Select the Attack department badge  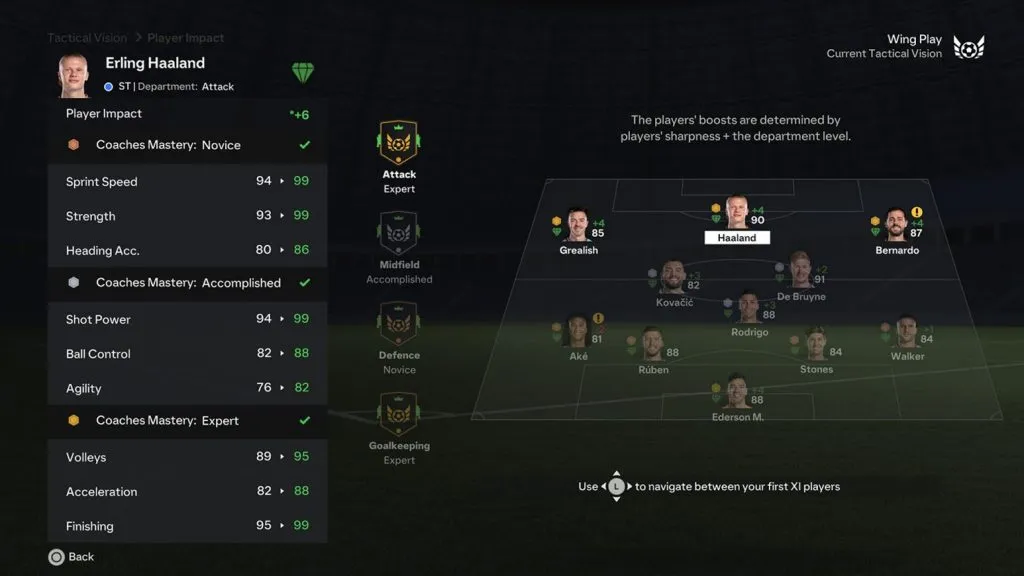[x=399, y=145]
